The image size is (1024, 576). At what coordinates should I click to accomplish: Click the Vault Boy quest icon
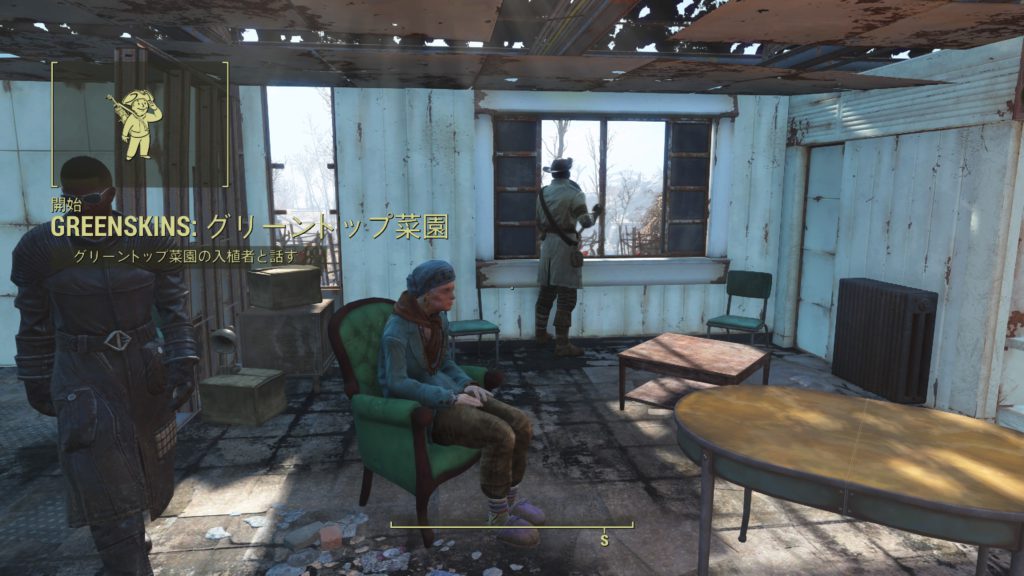coord(135,125)
